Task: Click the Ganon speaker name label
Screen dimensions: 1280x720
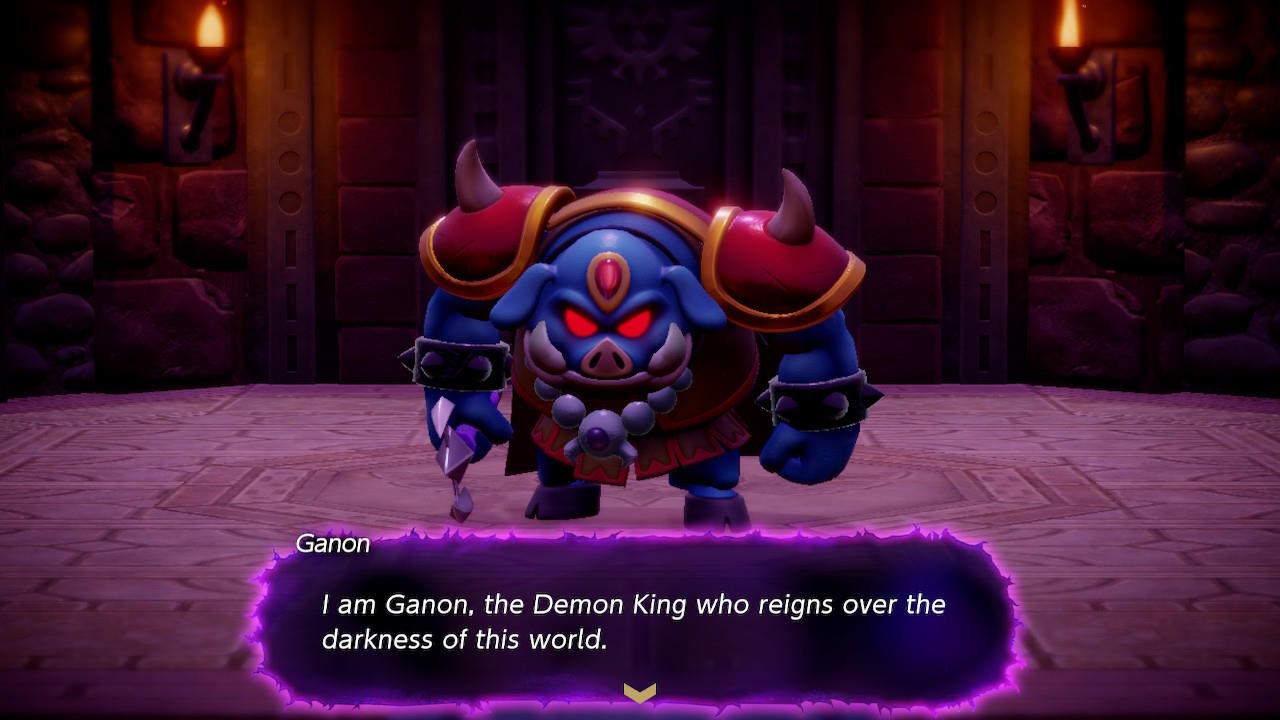Action: (x=334, y=544)
